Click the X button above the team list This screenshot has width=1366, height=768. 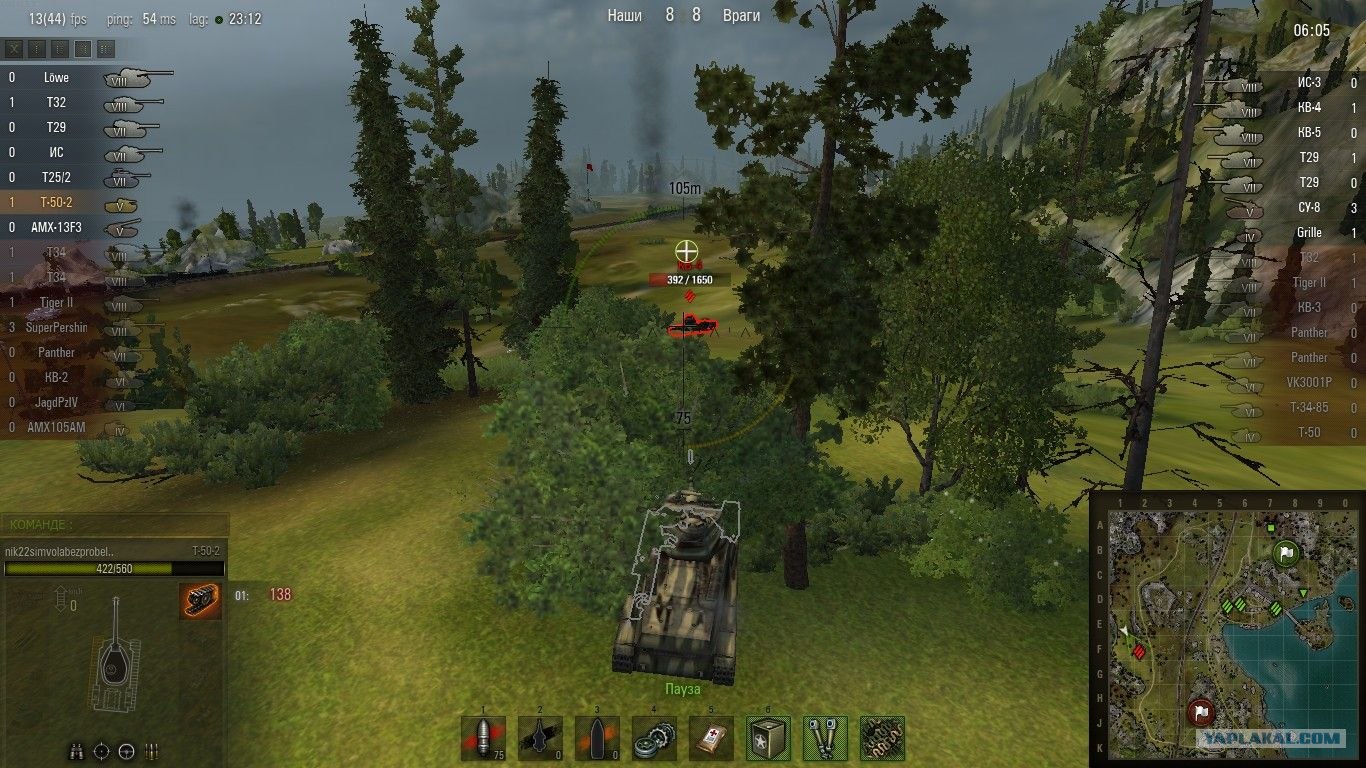click(x=14, y=48)
